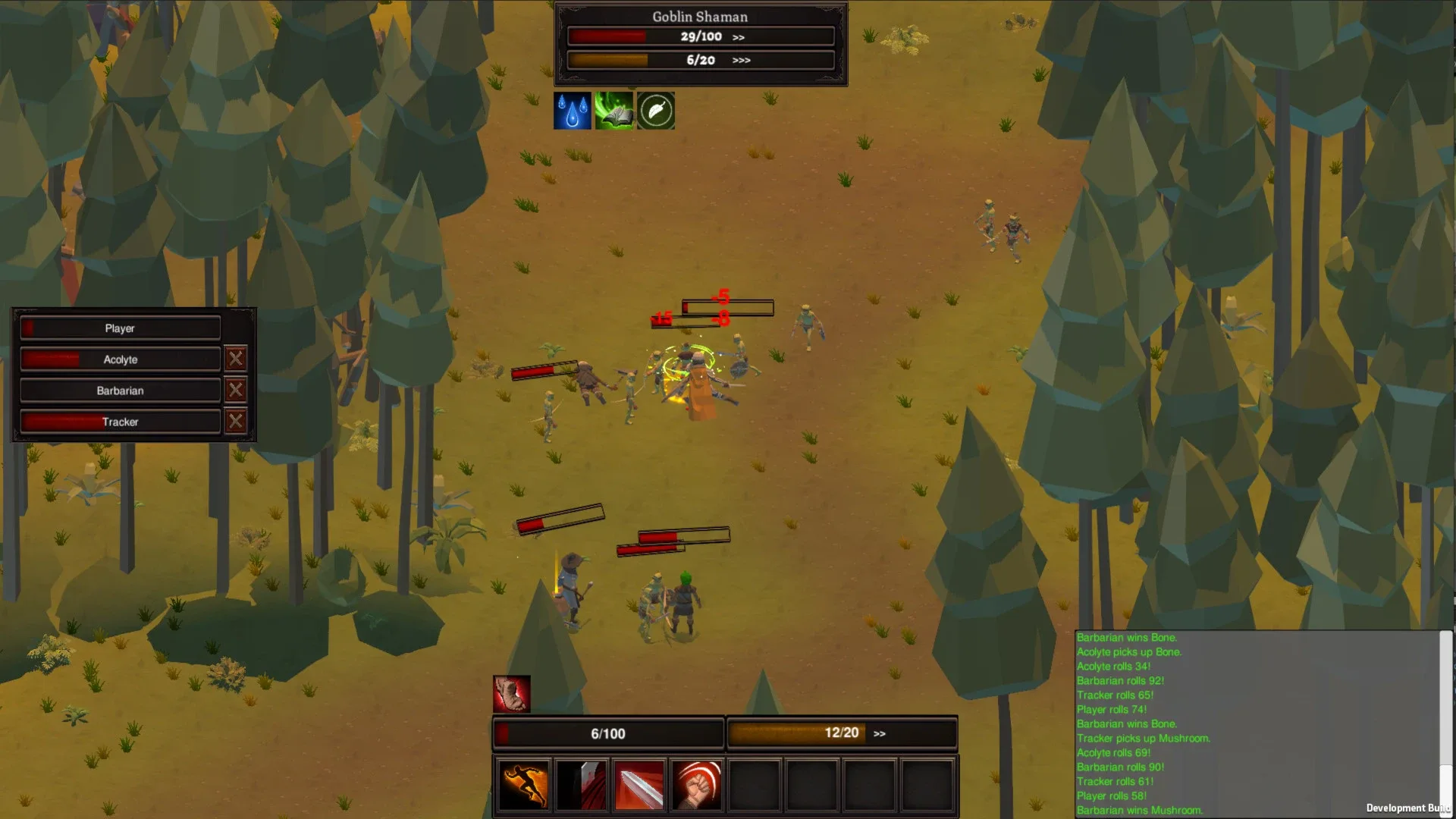Dismiss the Acolyte with its X button
This screenshot has height=819, width=1456.
pos(235,359)
